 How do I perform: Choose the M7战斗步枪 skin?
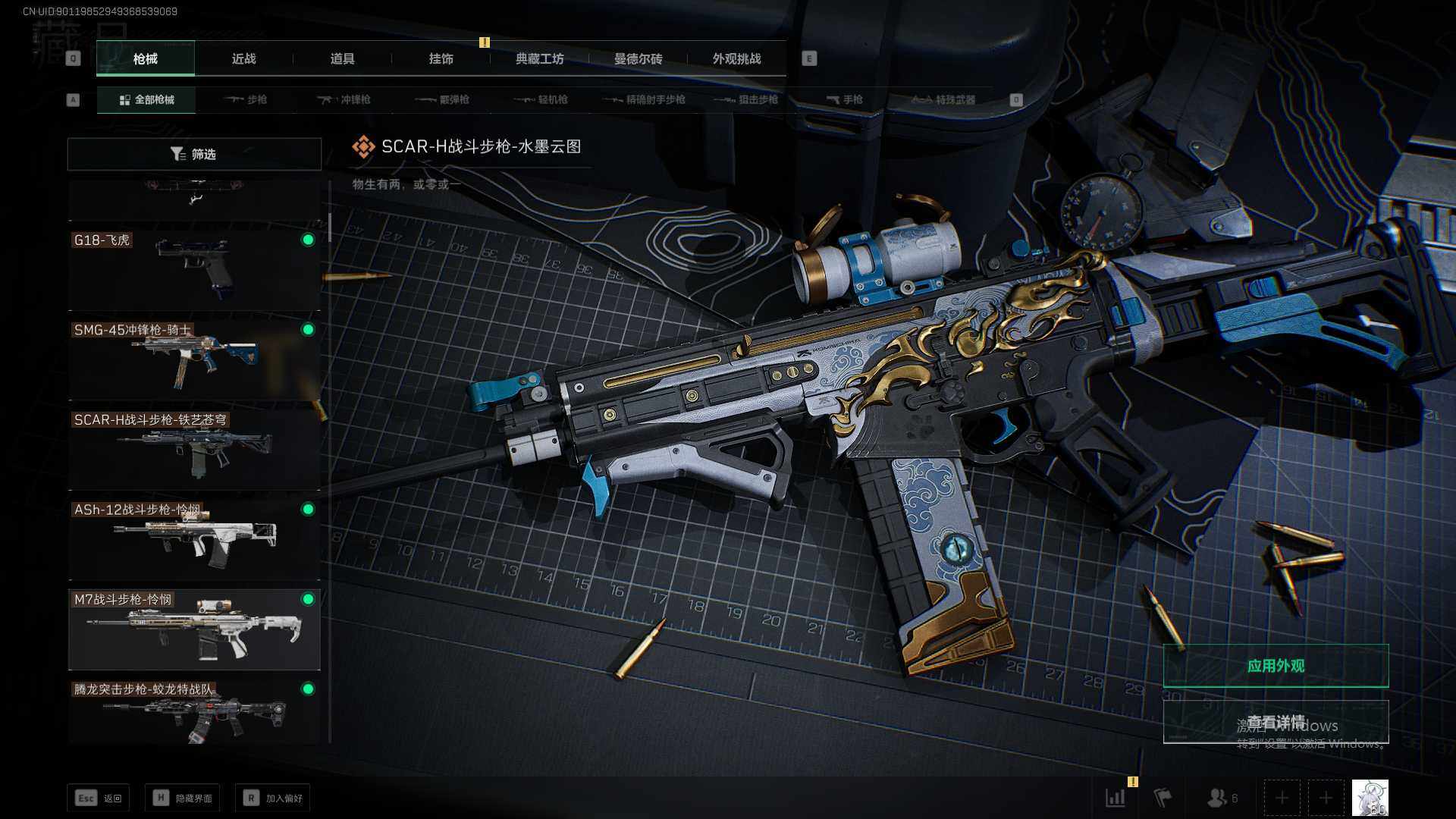(x=194, y=628)
